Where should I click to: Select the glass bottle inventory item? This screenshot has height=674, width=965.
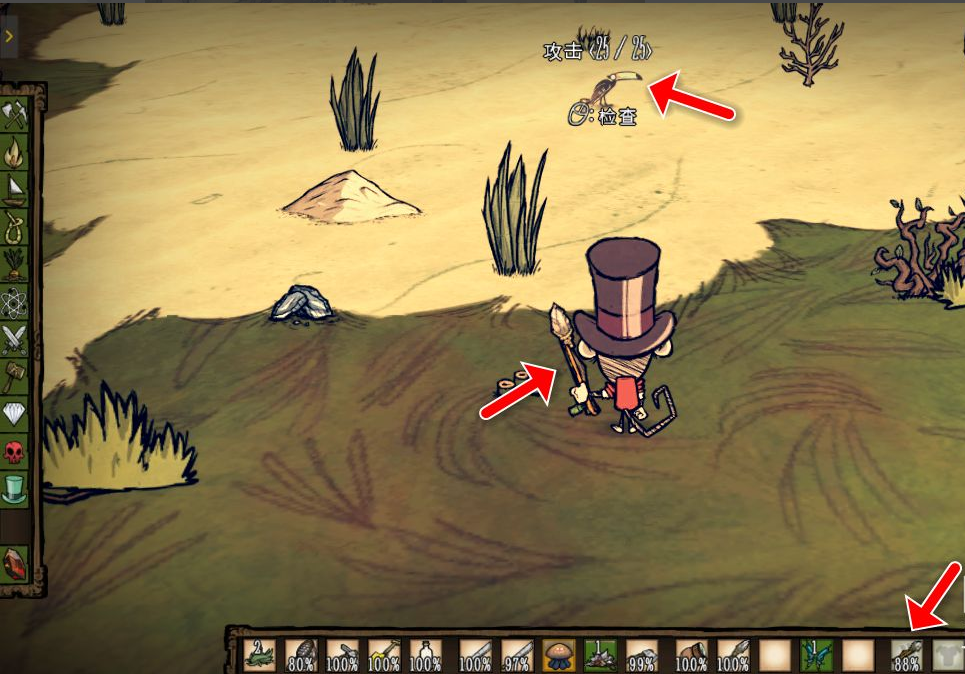(425, 655)
